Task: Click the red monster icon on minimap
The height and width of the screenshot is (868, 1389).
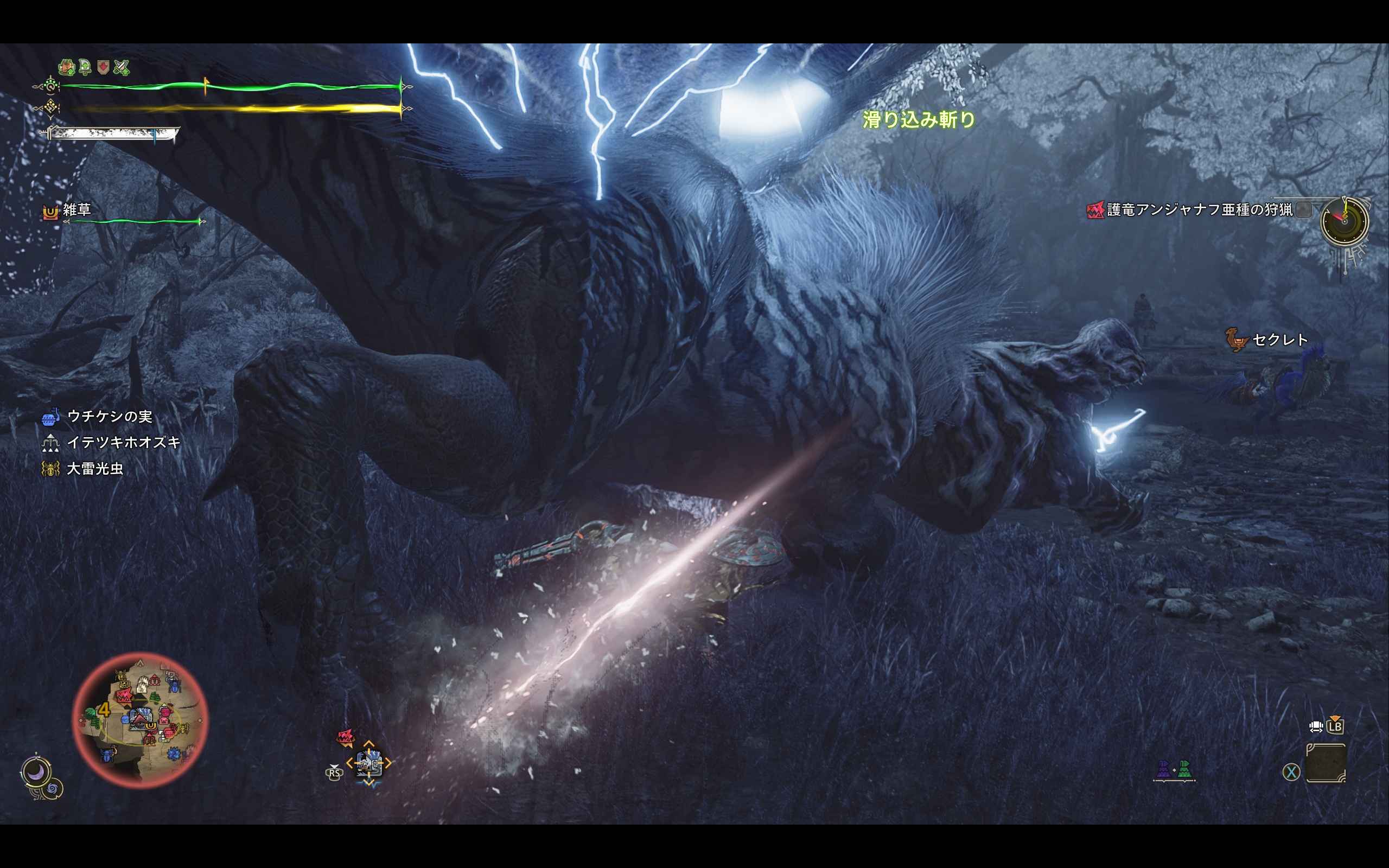Action: click(x=124, y=697)
